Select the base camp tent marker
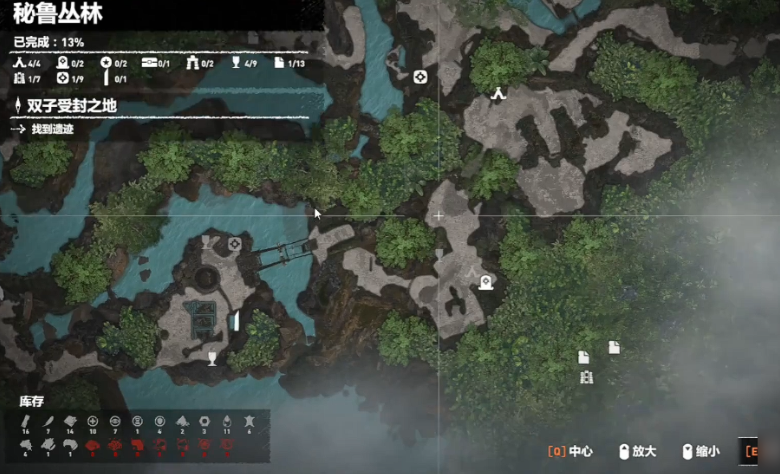This screenshot has height=474, width=780. click(497, 93)
